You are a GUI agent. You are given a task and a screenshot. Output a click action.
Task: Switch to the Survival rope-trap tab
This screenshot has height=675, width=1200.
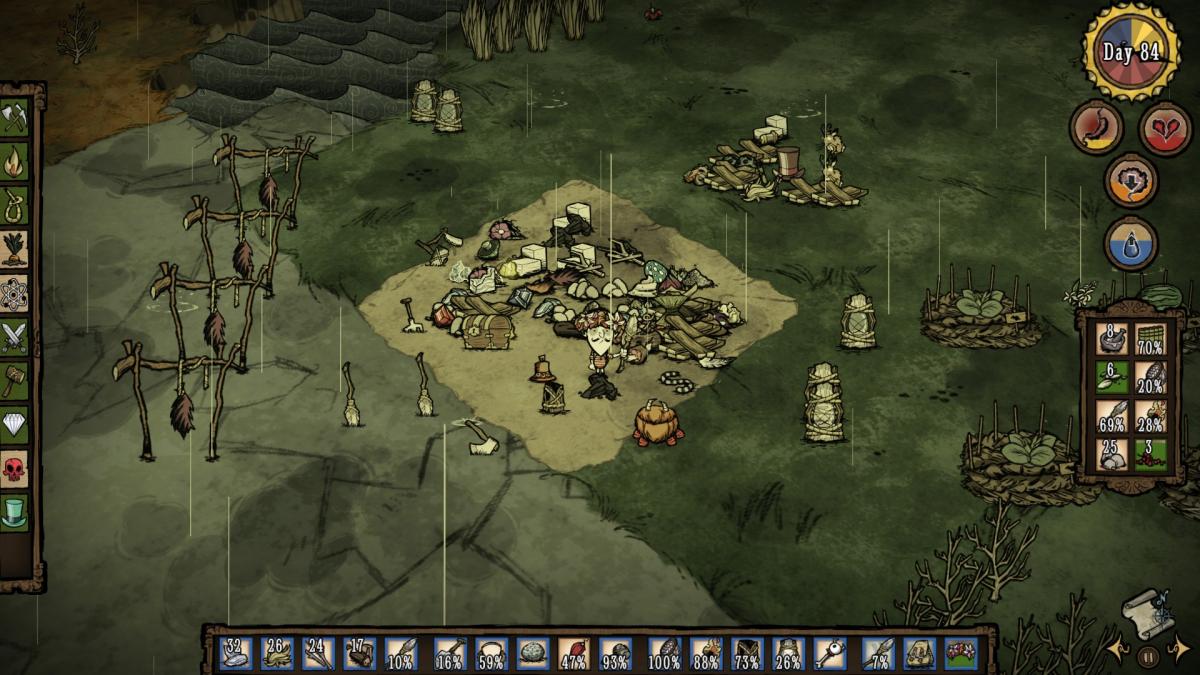pos(14,204)
